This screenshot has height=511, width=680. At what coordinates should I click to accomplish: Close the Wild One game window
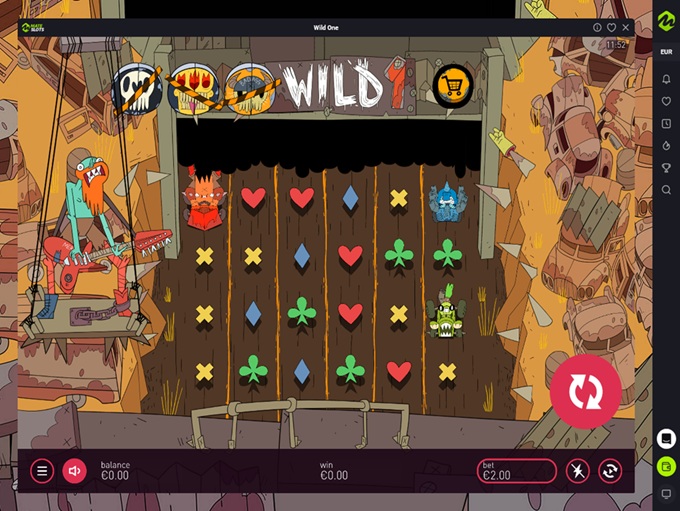pos(626,27)
